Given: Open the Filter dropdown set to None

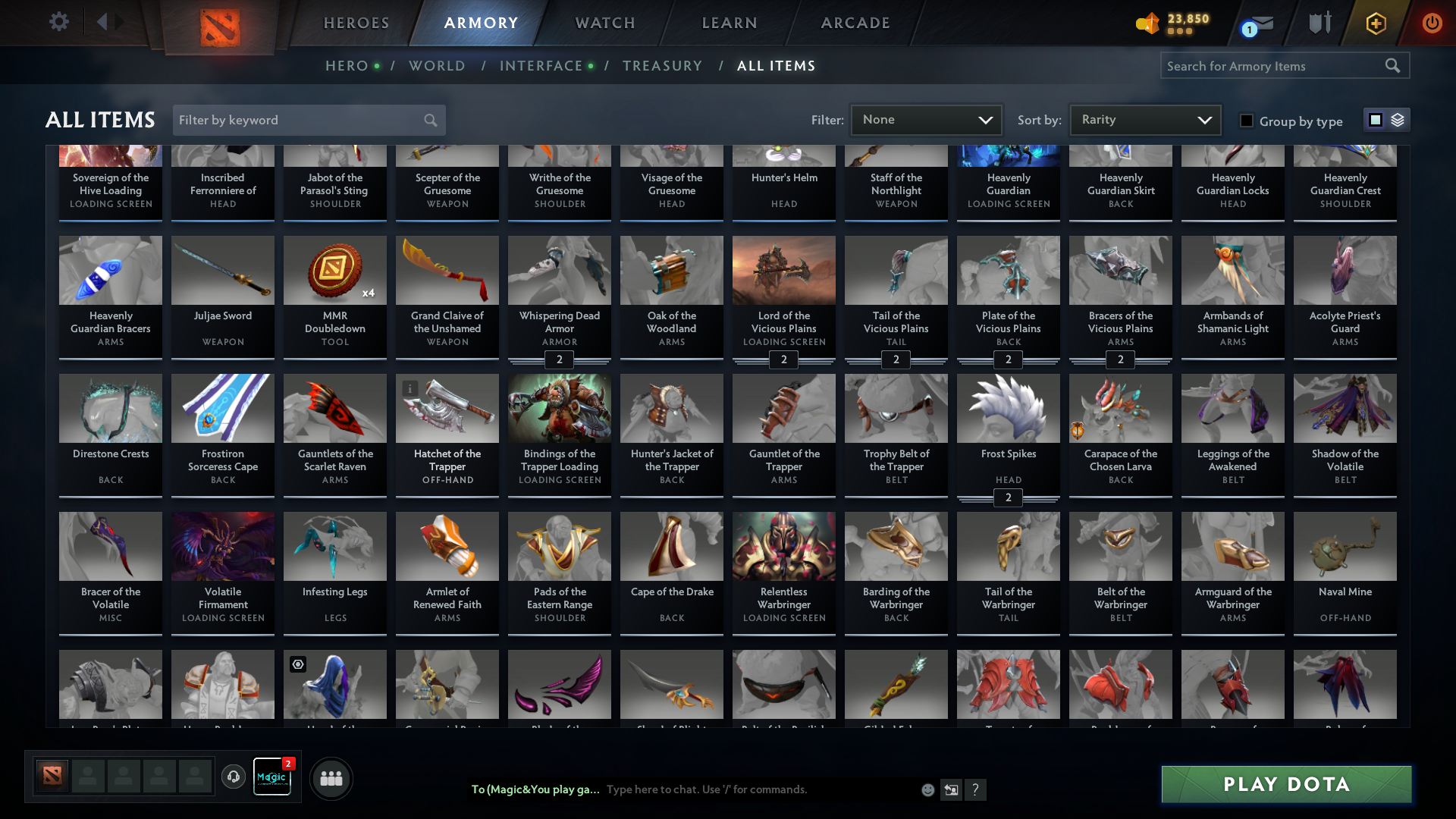Looking at the screenshot, I should click(926, 120).
